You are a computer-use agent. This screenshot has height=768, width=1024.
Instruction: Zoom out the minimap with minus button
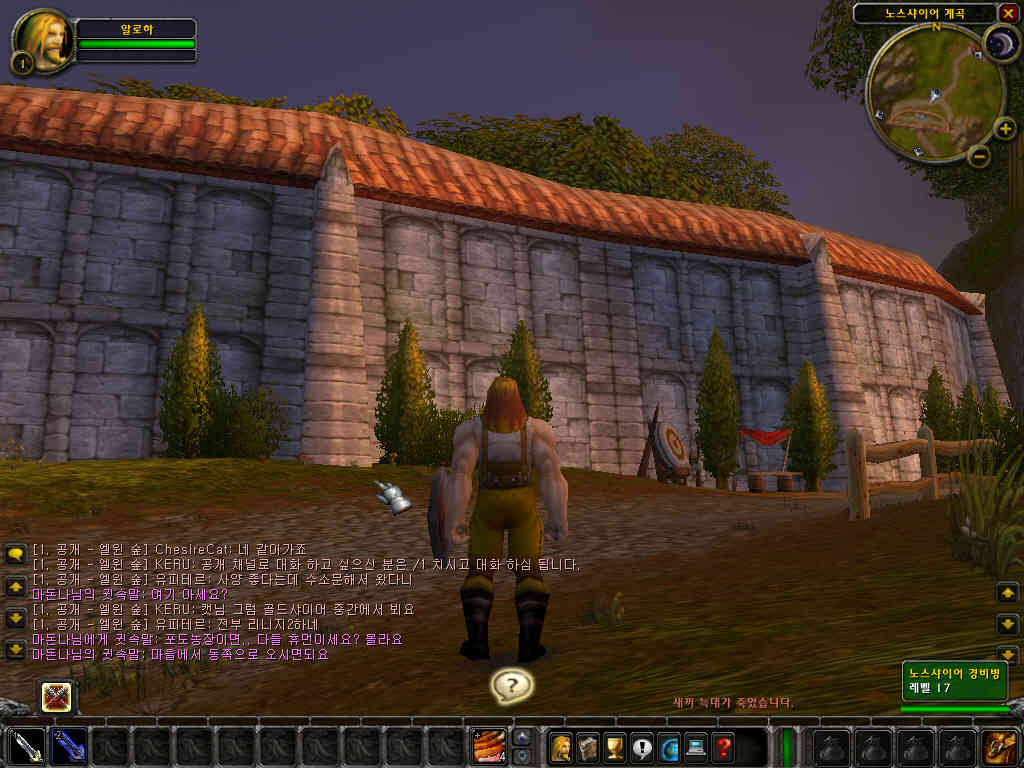[x=979, y=156]
